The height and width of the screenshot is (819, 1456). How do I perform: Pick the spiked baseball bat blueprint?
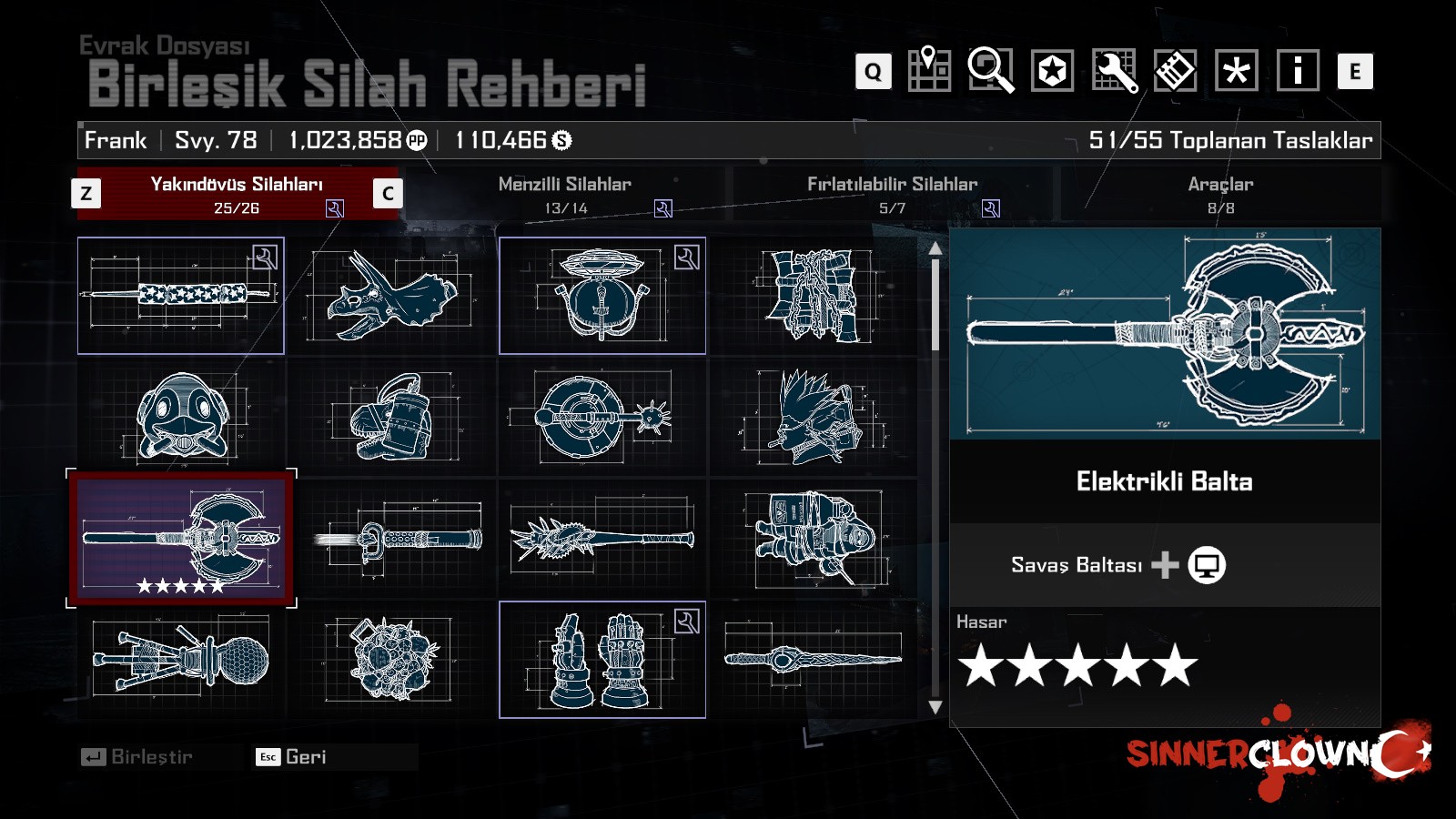(x=602, y=538)
